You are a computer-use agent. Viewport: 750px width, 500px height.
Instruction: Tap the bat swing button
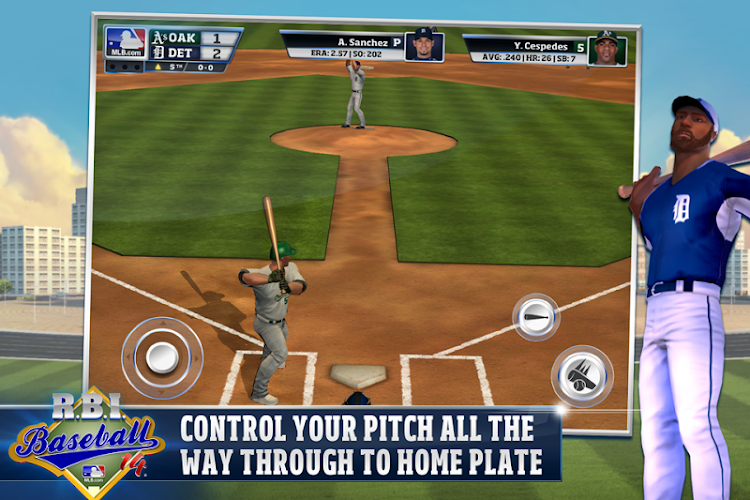(x=536, y=316)
